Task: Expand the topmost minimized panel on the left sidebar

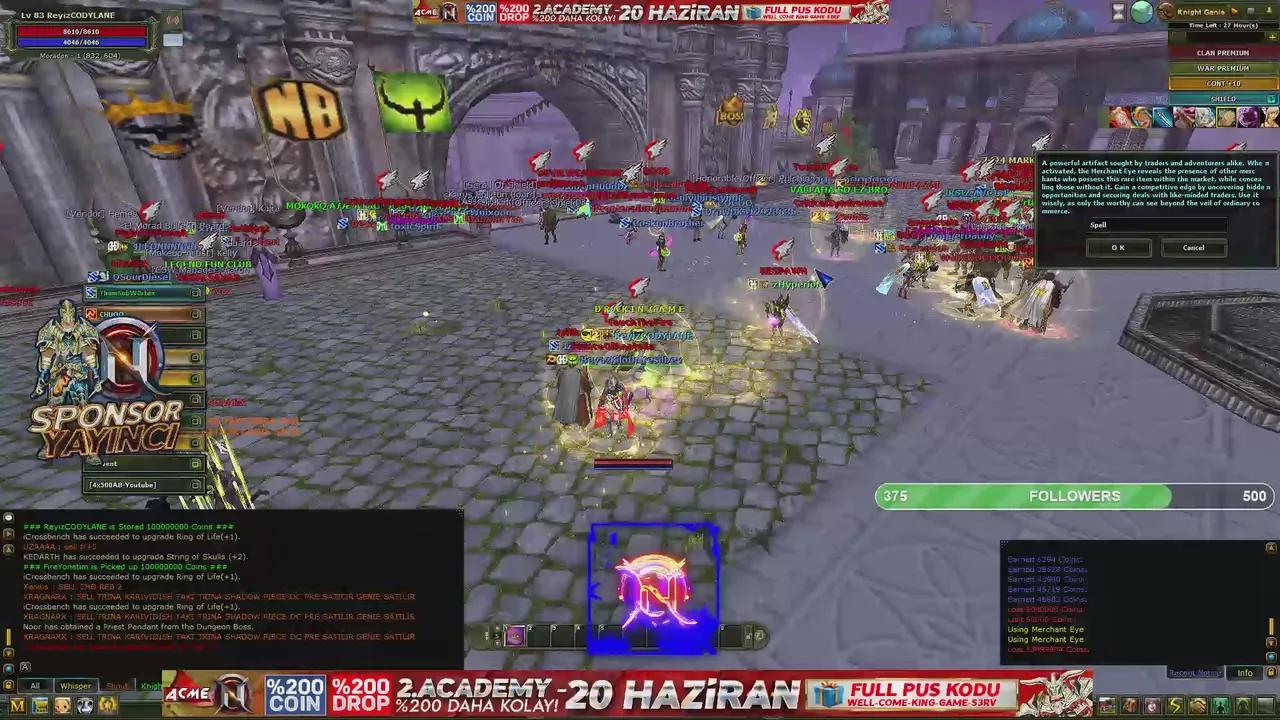Action: coord(195,293)
